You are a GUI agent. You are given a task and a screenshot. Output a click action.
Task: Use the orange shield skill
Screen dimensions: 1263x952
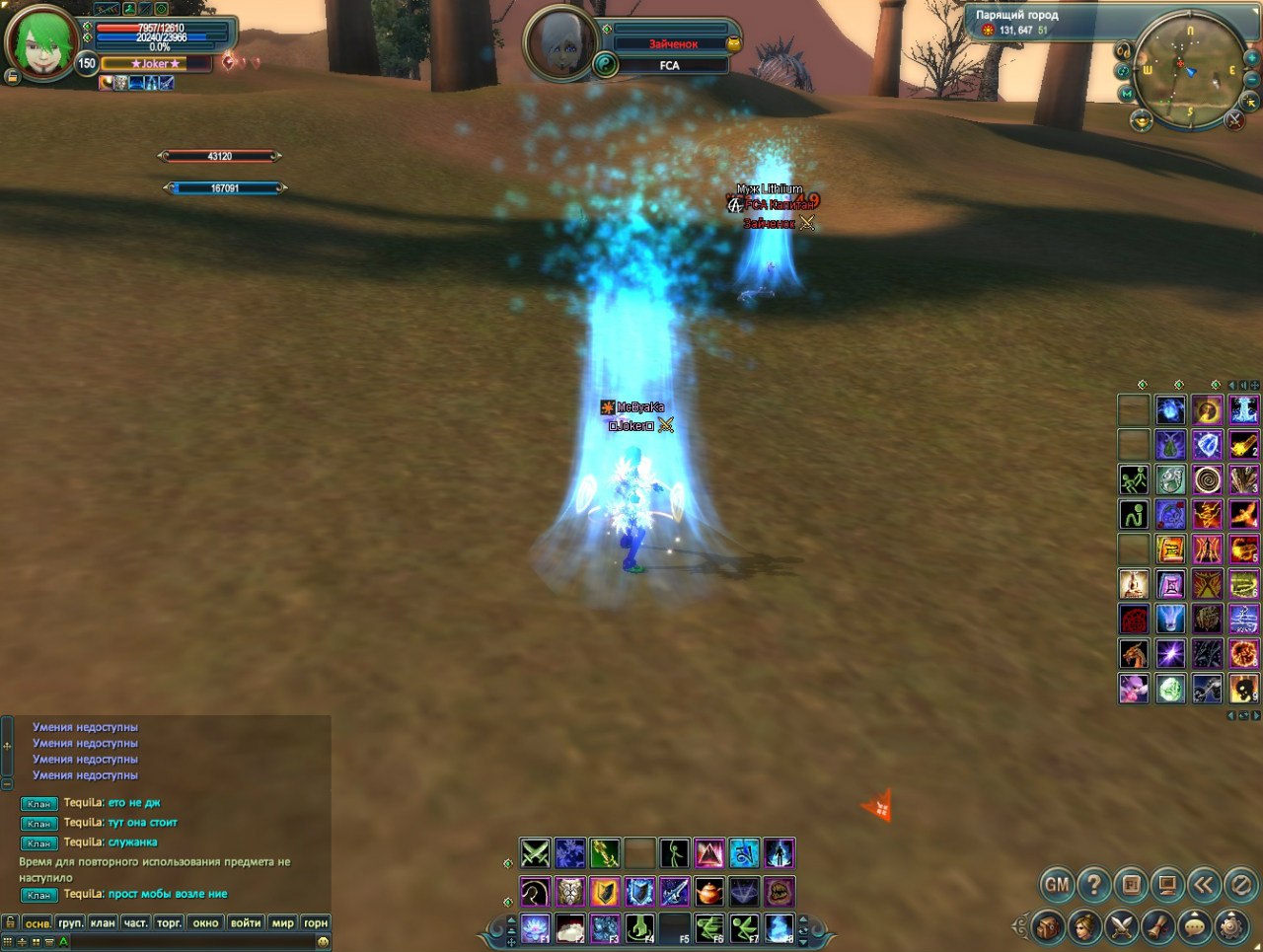coord(605,892)
